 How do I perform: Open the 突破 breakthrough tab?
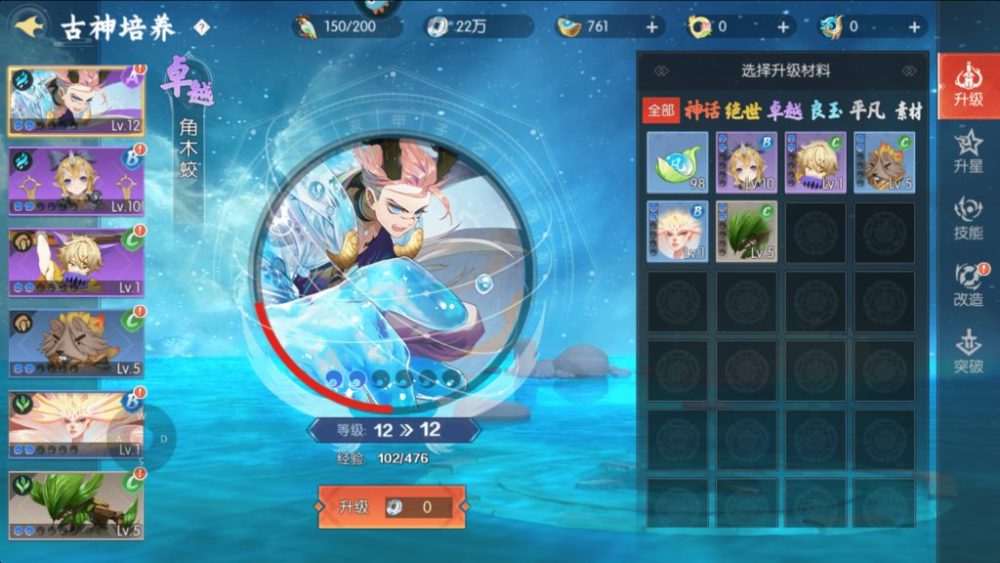coord(968,351)
